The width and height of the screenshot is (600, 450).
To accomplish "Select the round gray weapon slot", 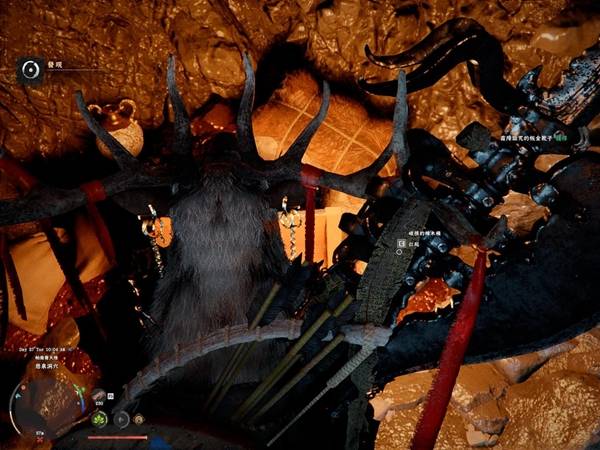I will [121, 419].
